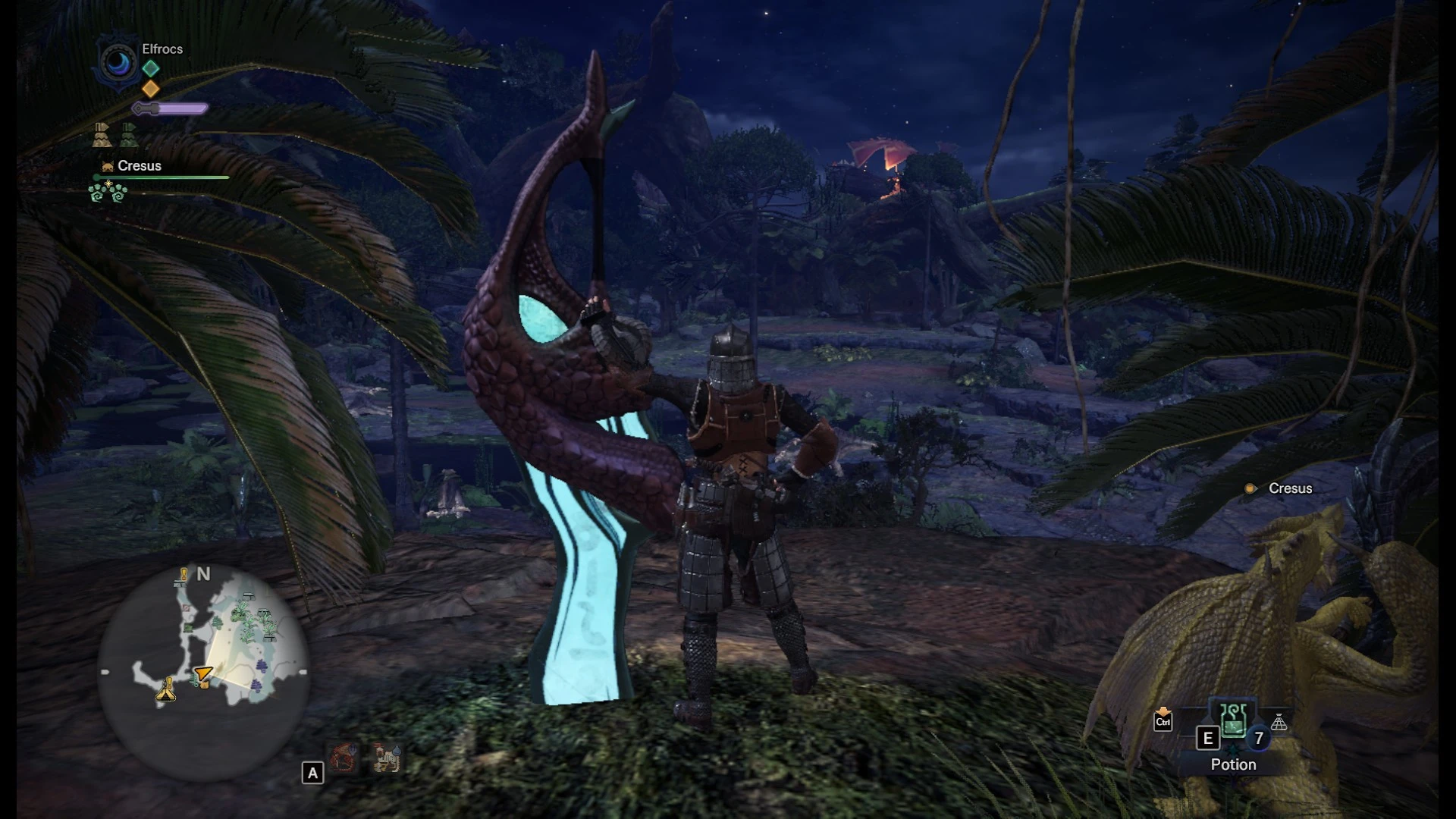Click the Cresus Palico cat icon
The image size is (1456, 819).
point(108,166)
